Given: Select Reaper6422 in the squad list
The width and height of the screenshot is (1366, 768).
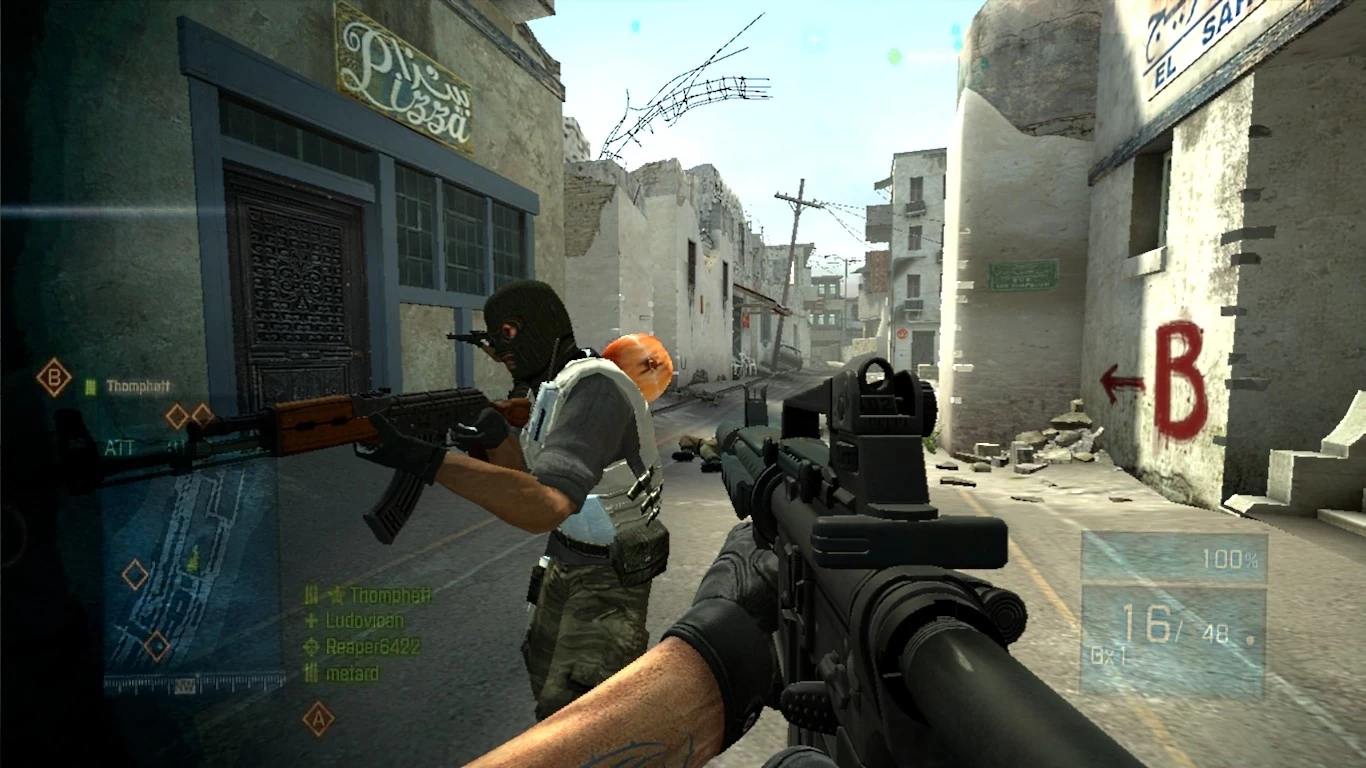Looking at the screenshot, I should (372, 647).
